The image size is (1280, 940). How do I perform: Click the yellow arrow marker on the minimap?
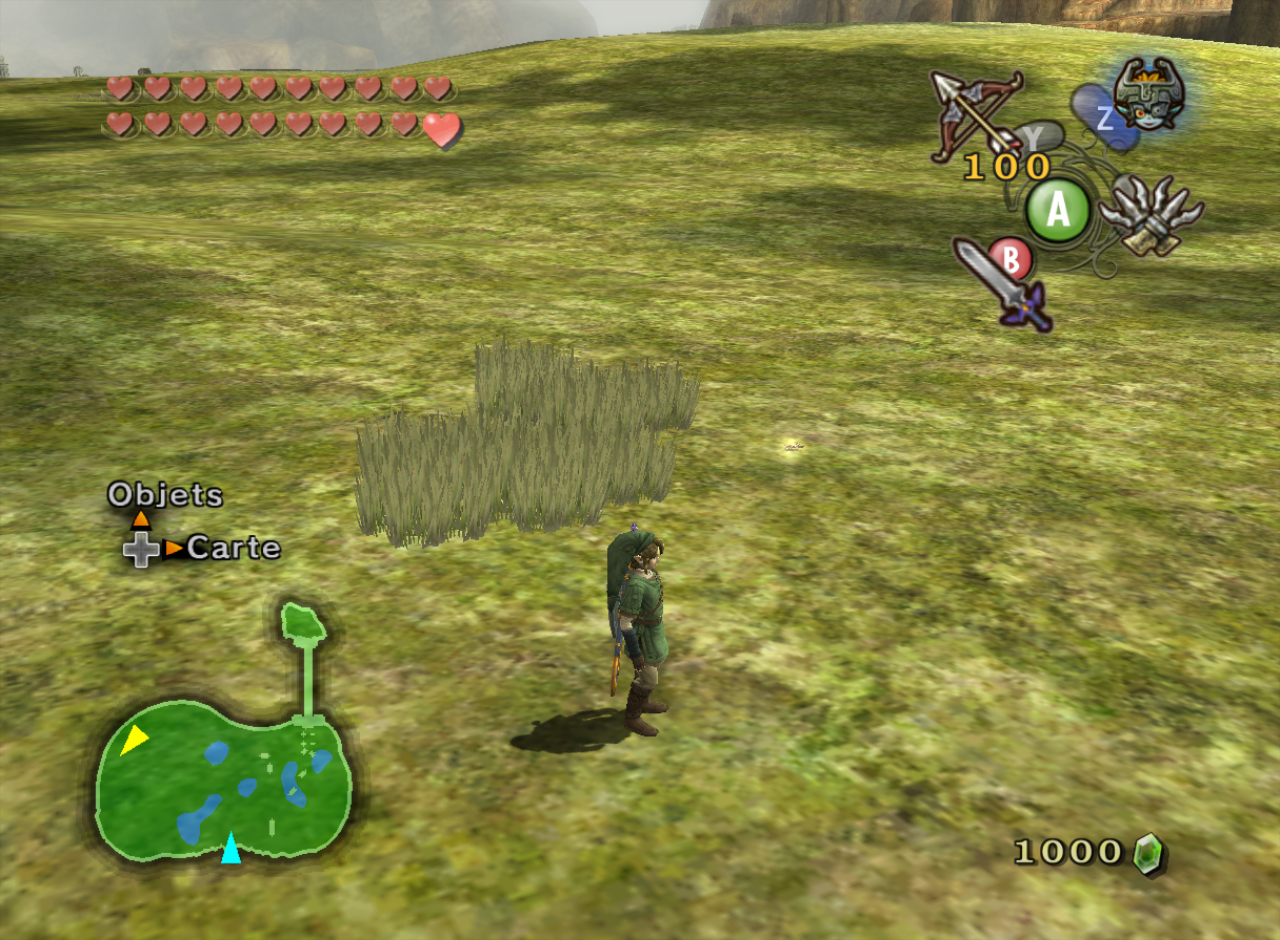pos(133,739)
